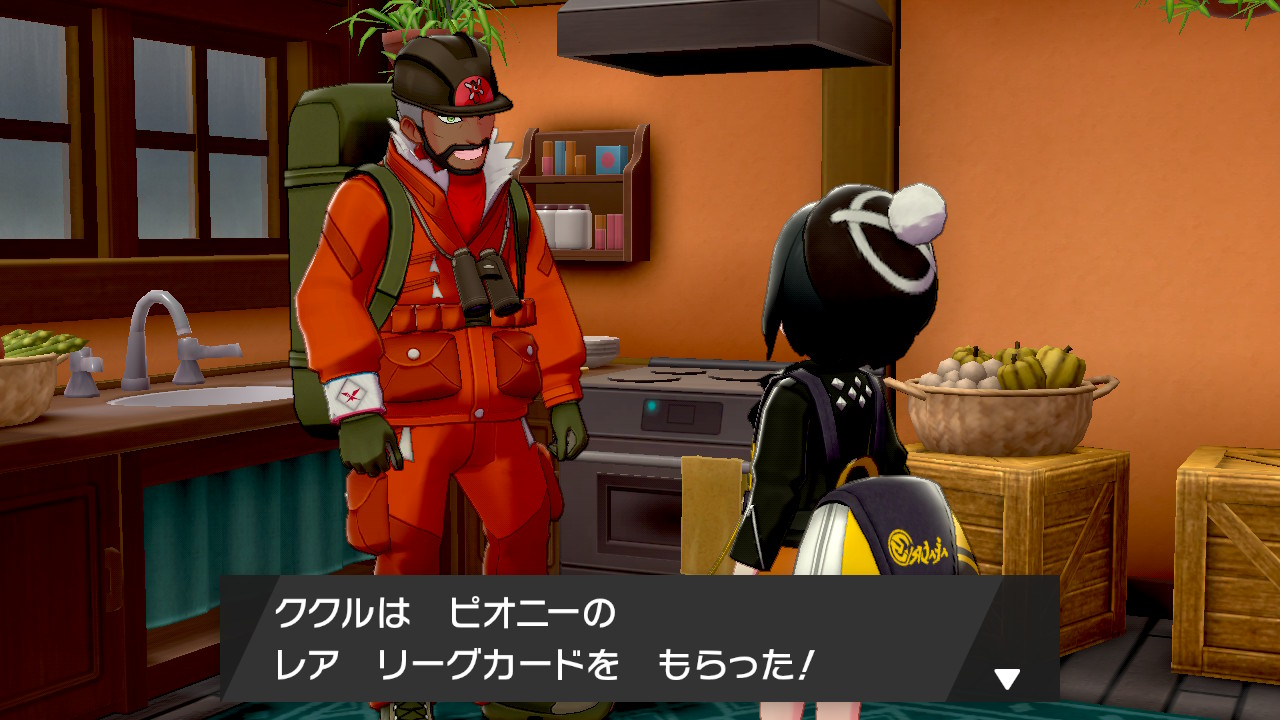Click the arrow badge on Peony's chest strap

(x=433, y=268)
